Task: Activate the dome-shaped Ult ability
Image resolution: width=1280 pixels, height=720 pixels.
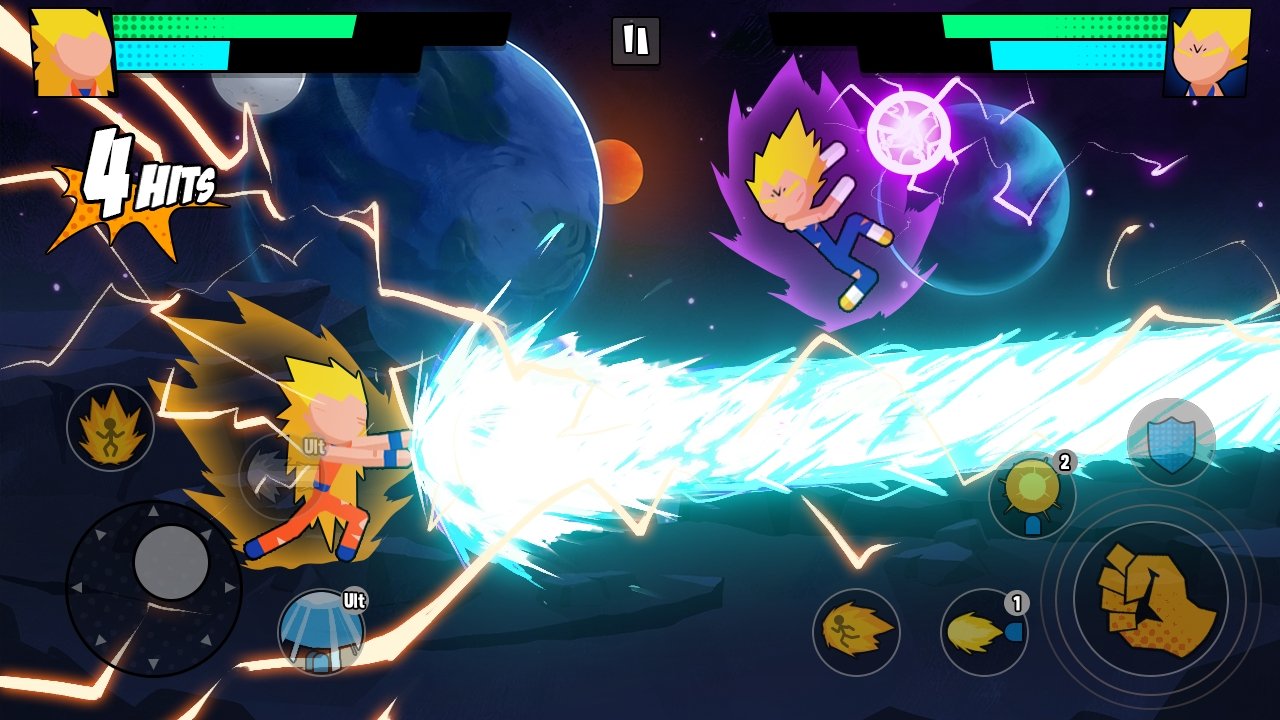Action: [321, 632]
